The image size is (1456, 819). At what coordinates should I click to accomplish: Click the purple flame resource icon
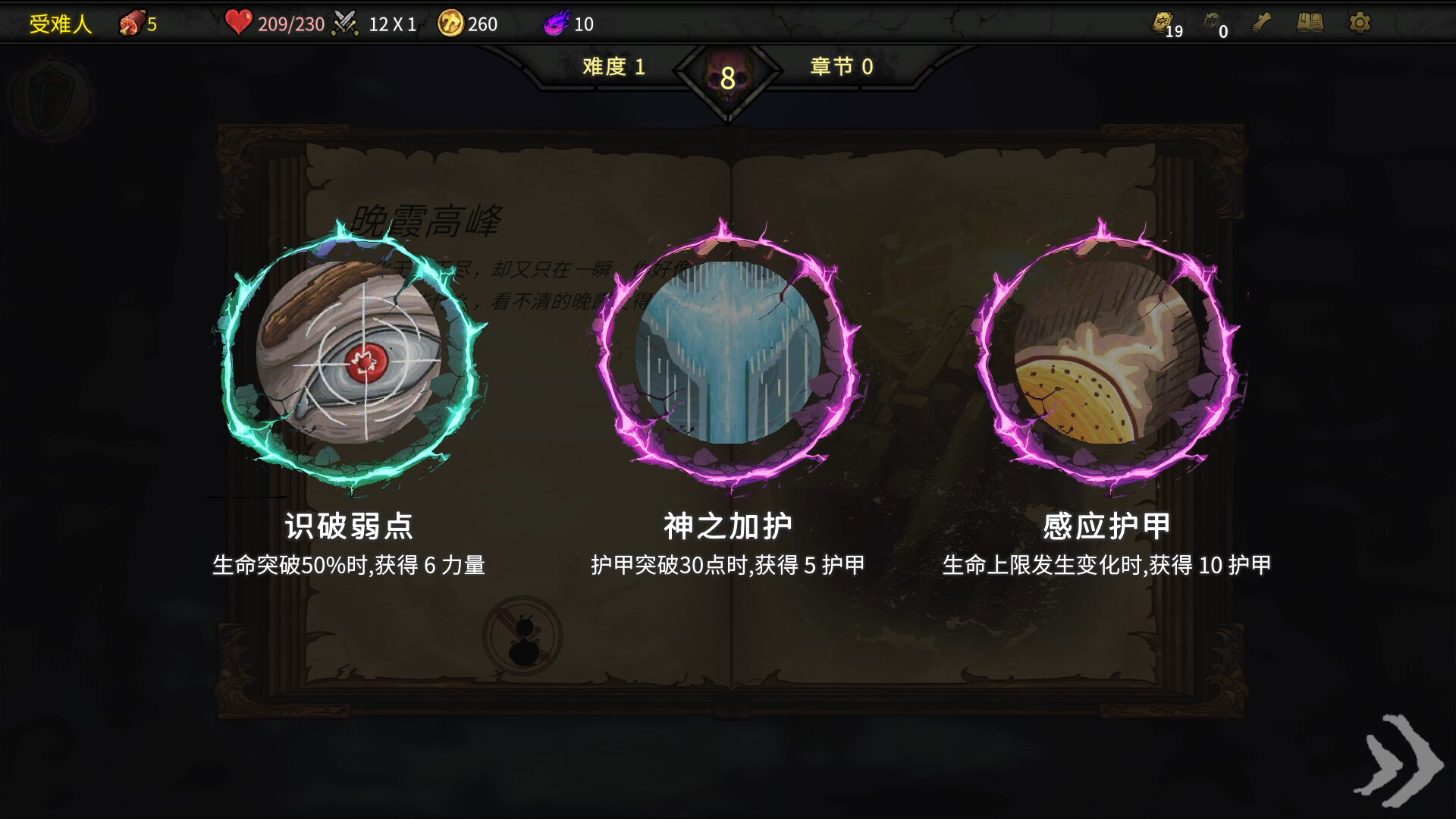point(552,23)
